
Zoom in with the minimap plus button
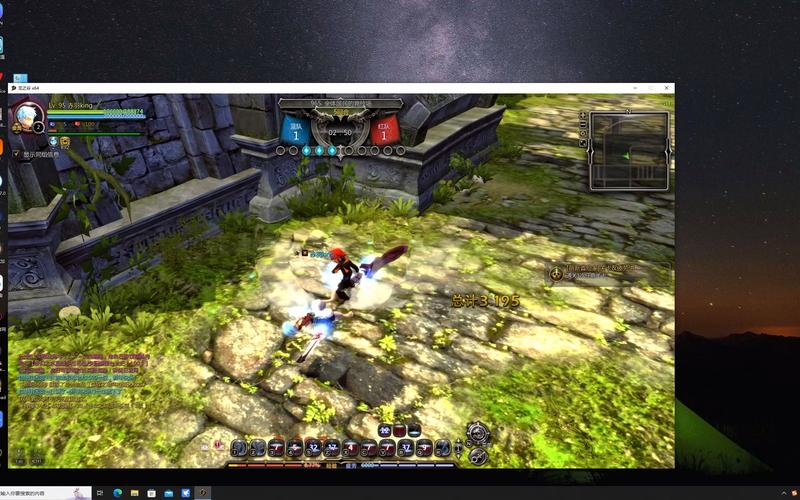tap(583, 115)
